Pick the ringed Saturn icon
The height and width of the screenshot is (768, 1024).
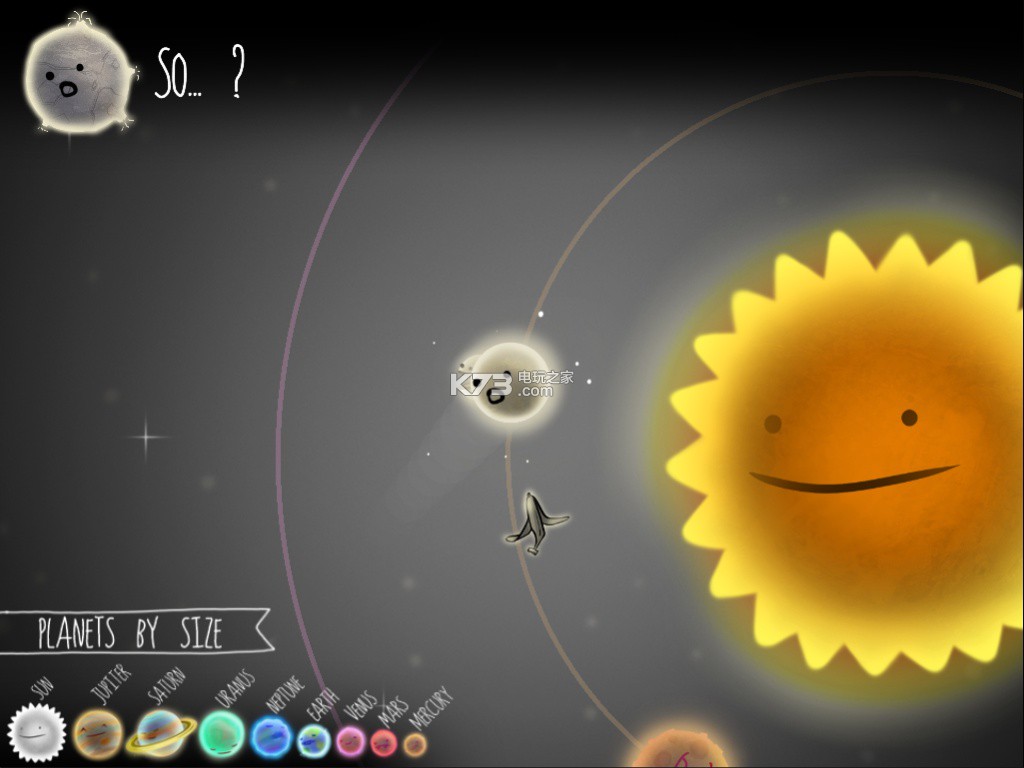(x=161, y=733)
